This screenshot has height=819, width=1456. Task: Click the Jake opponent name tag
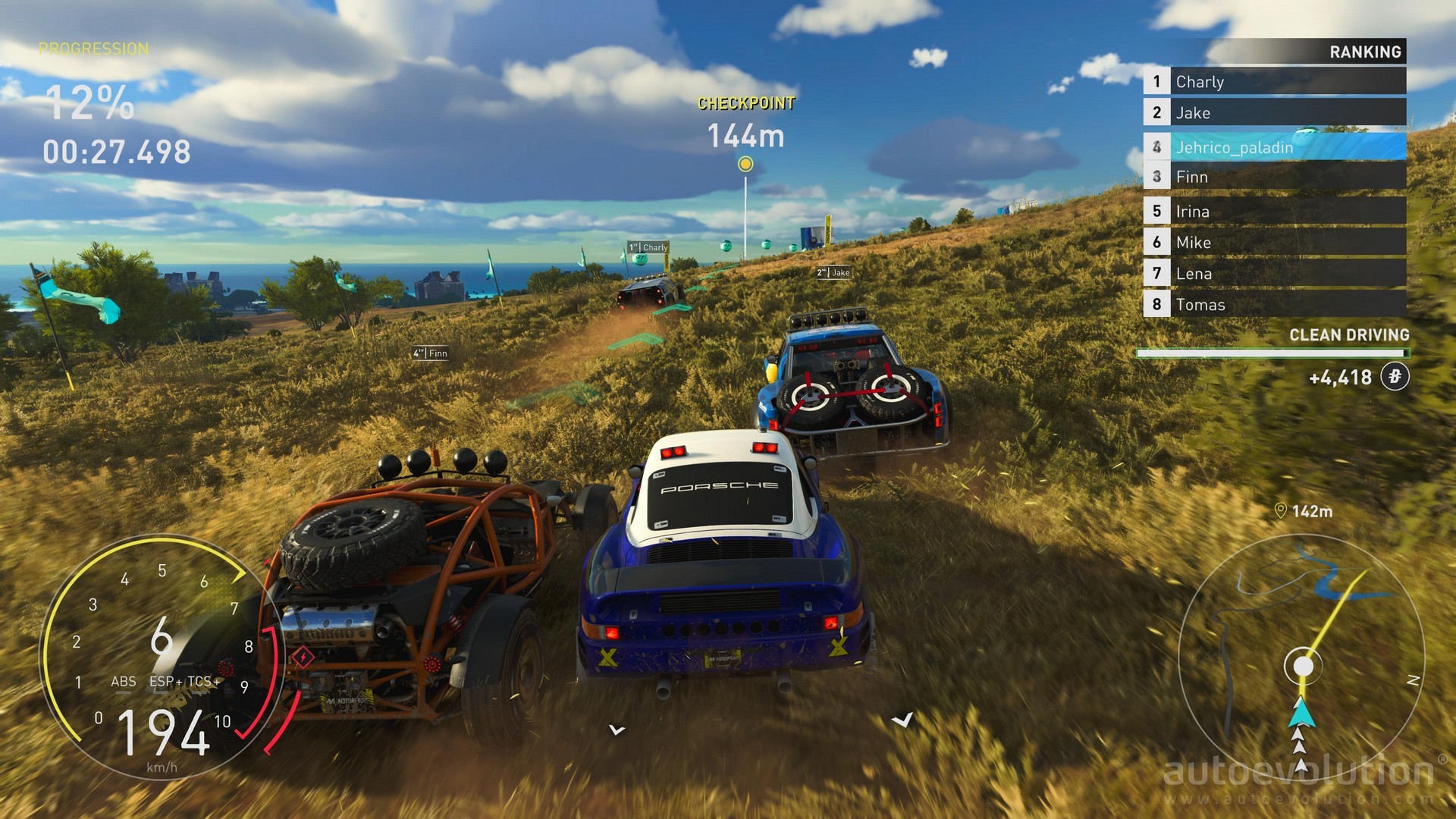833,272
